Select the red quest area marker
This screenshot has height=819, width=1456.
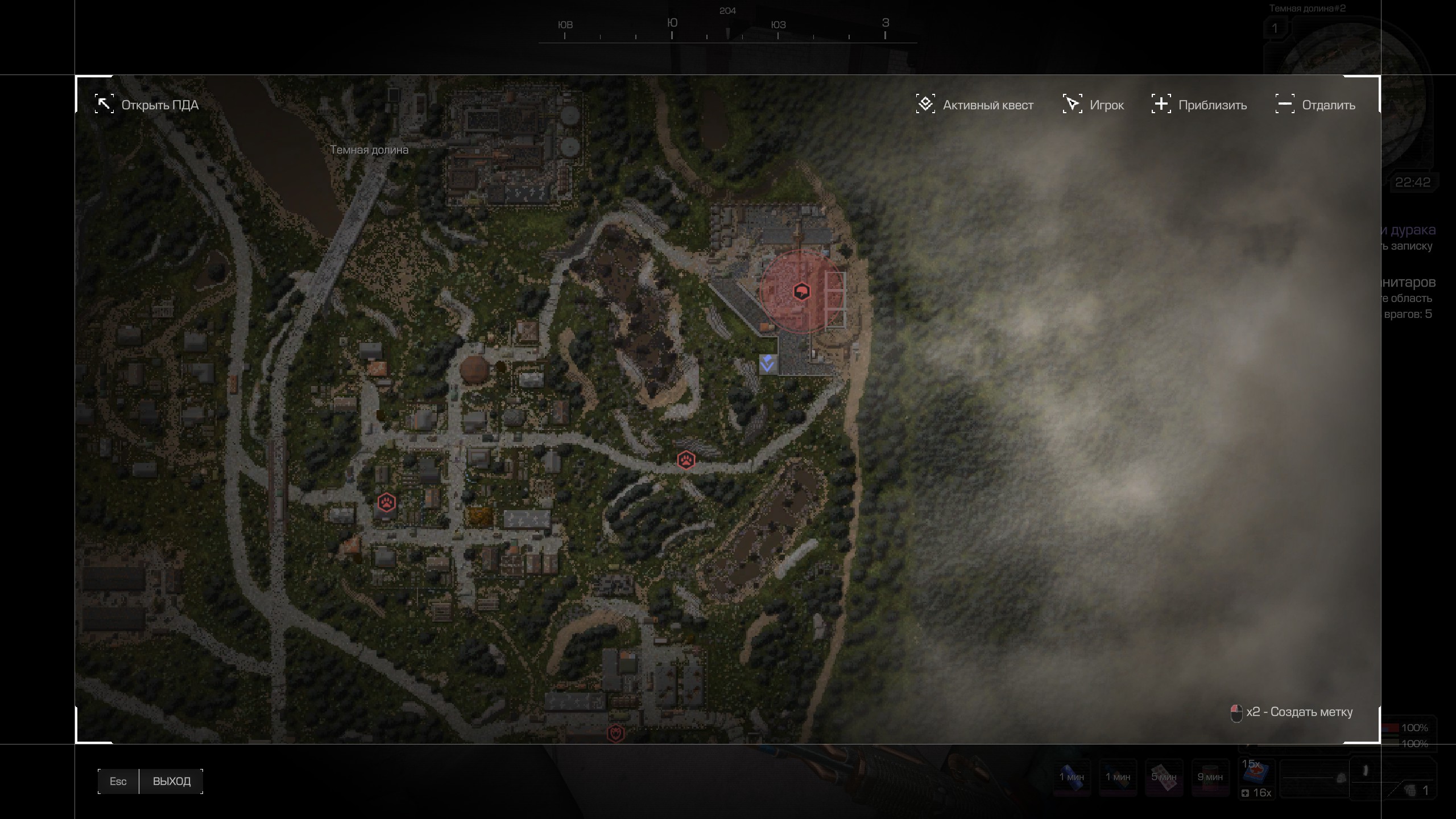(x=801, y=292)
